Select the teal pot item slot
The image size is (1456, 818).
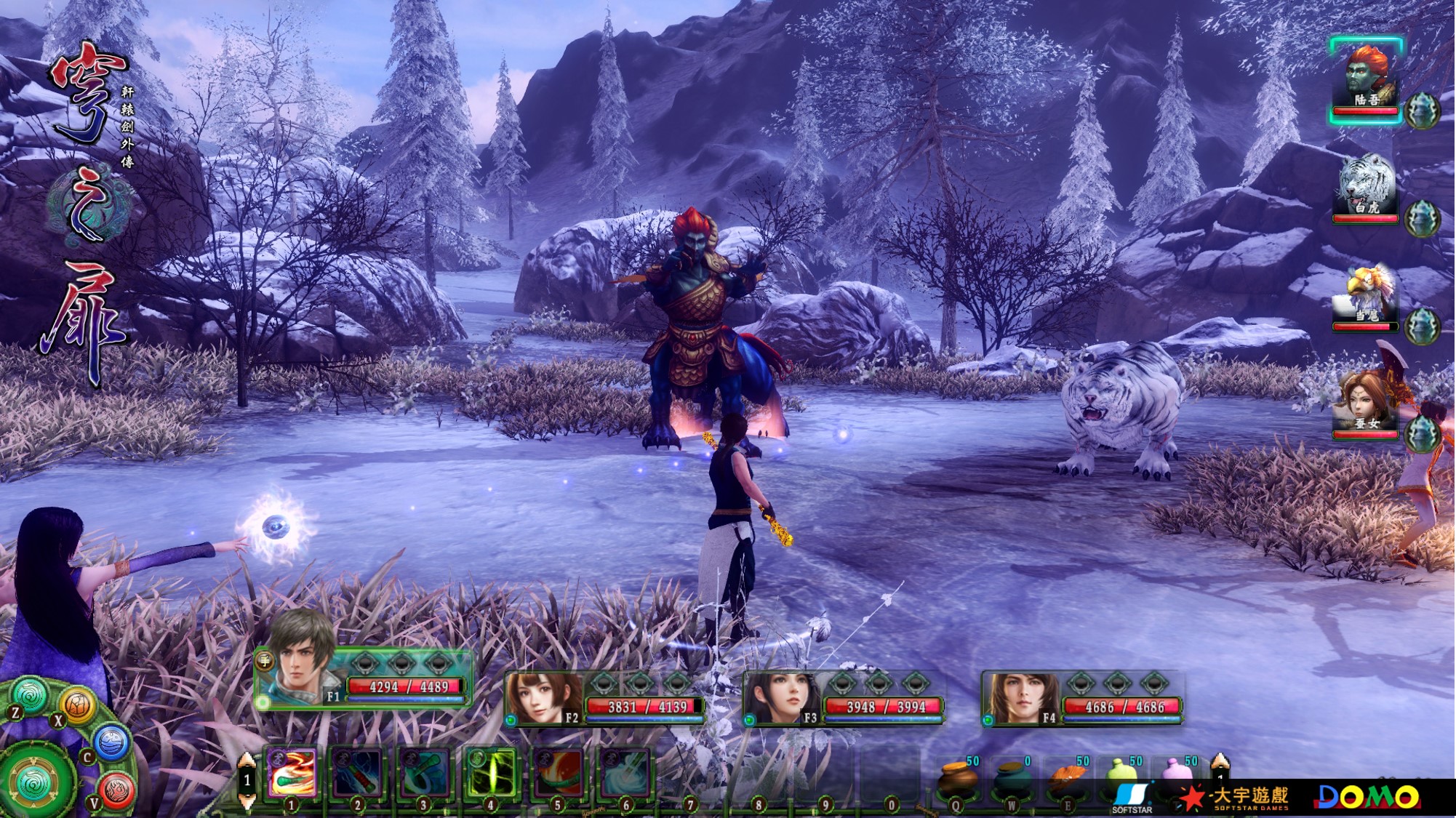[x=1011, y=779]
